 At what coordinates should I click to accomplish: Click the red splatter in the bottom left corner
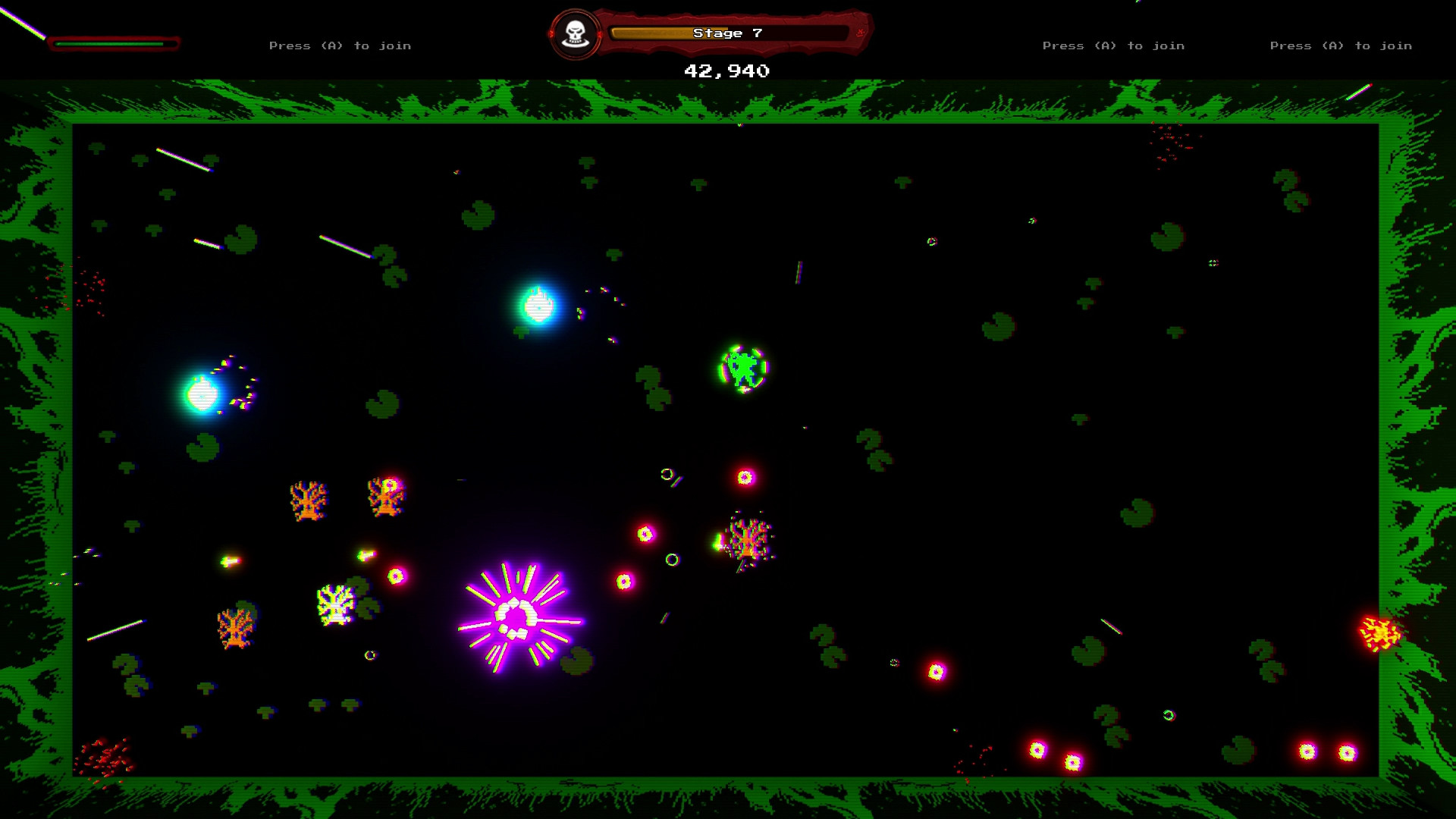[x=102, y=758]
